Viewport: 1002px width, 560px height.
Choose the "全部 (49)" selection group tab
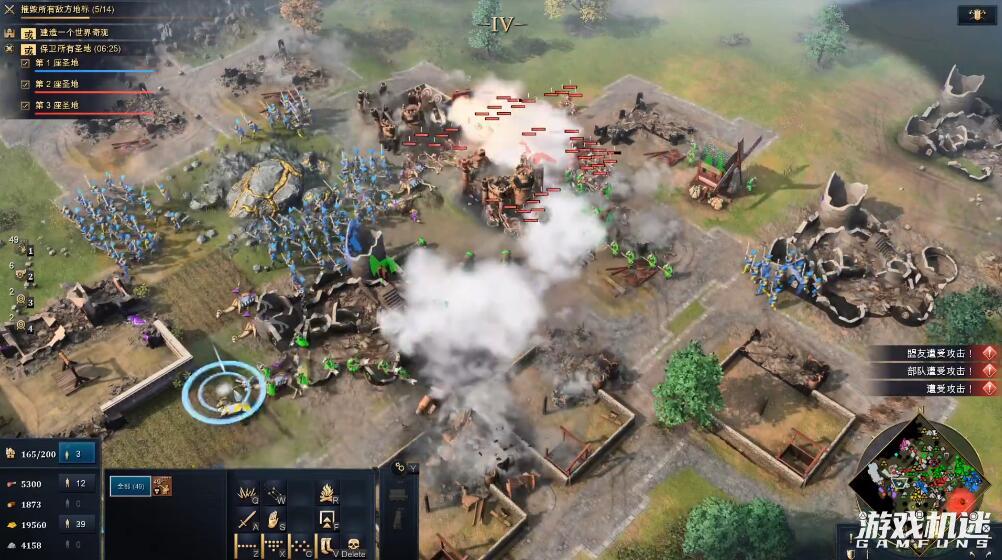pos(130,486)
